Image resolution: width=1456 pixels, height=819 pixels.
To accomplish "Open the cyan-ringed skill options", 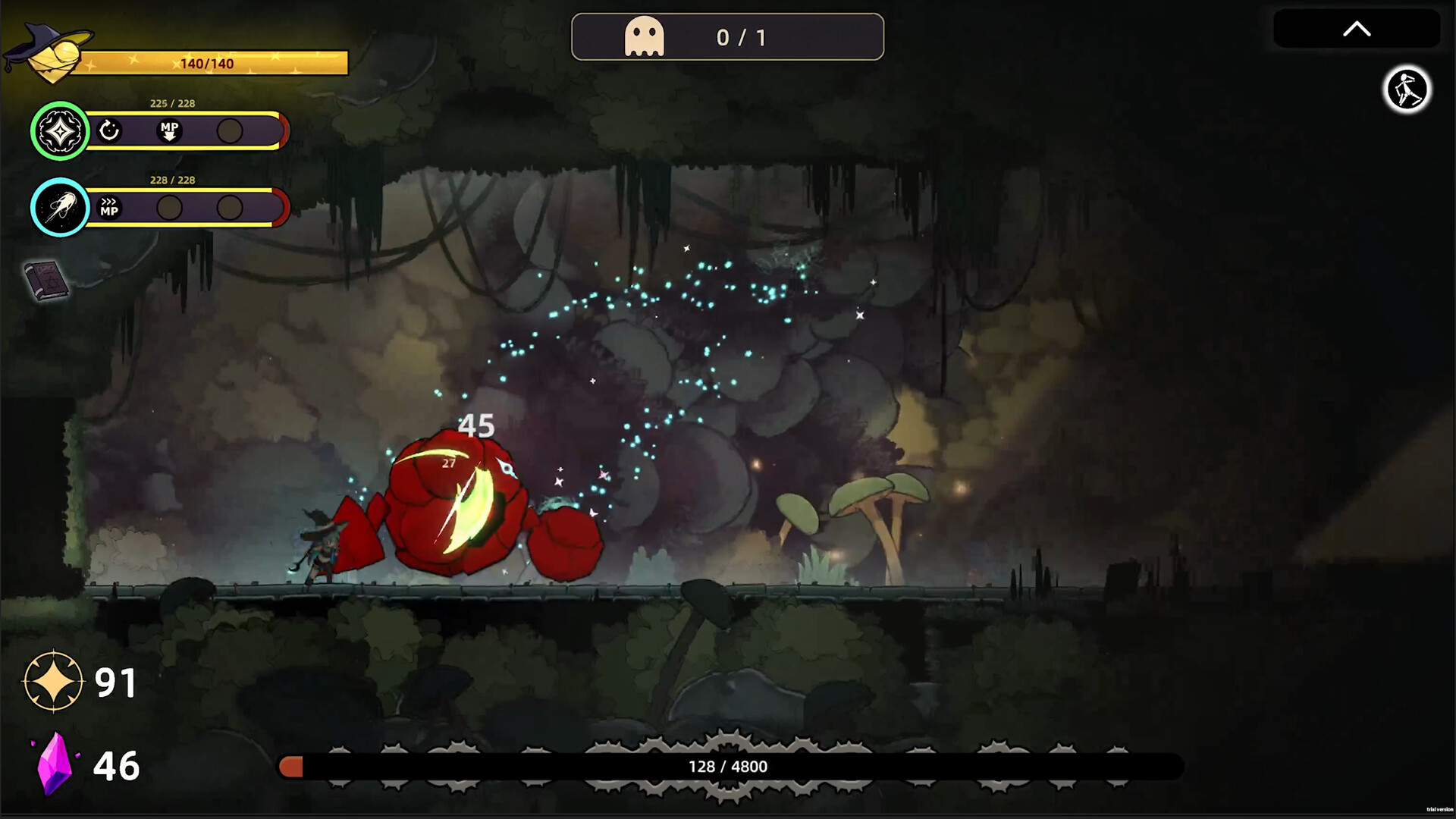I will coord(60,208).
